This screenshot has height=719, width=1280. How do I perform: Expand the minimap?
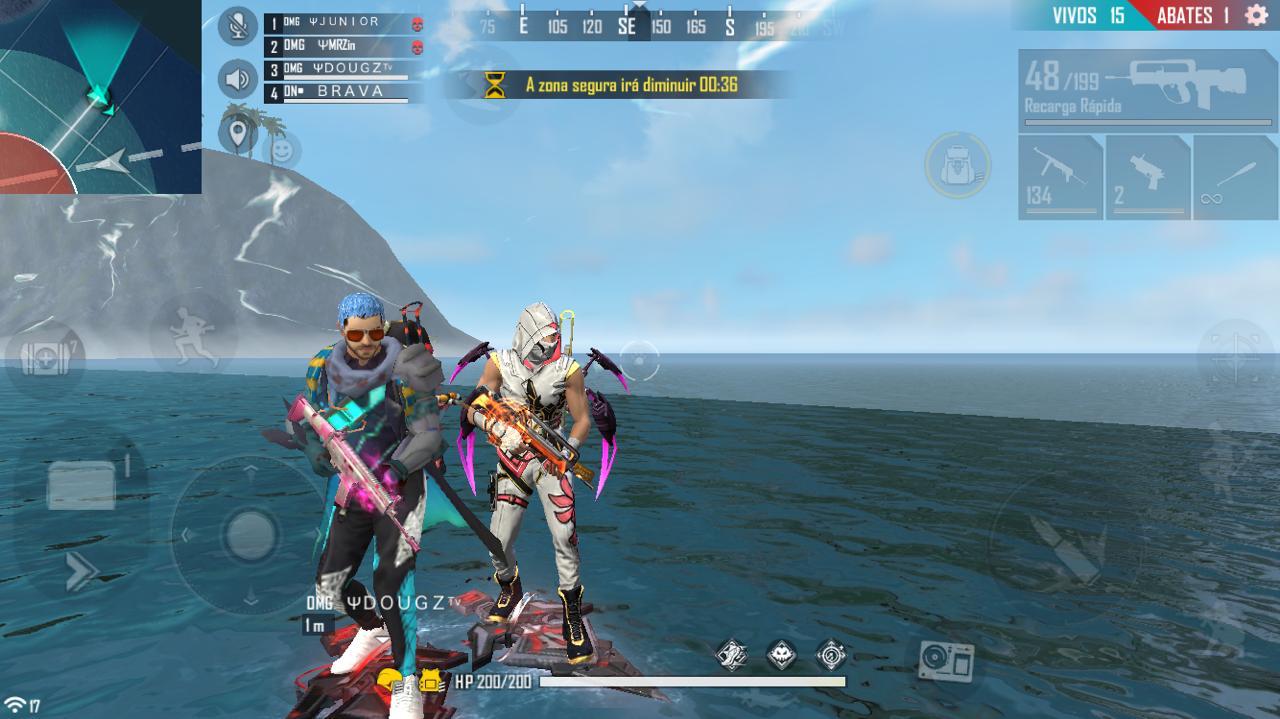(x=100, y=96)
